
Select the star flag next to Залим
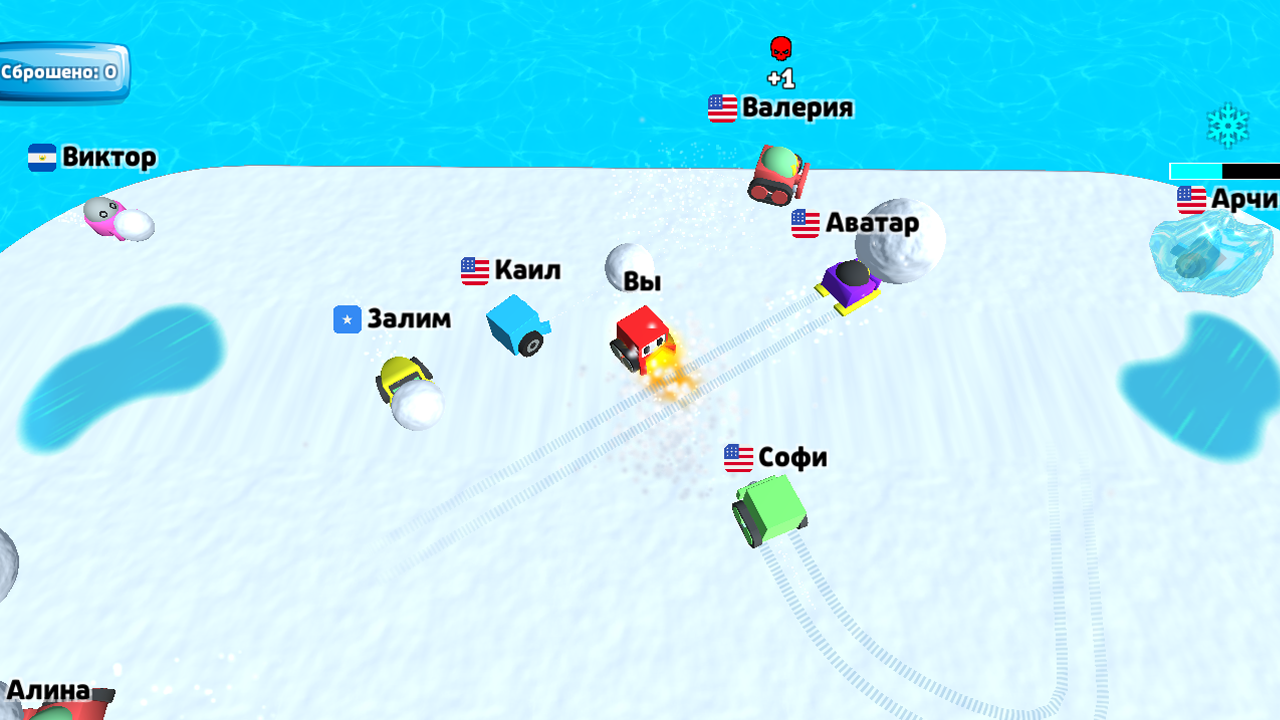point(346,319)
